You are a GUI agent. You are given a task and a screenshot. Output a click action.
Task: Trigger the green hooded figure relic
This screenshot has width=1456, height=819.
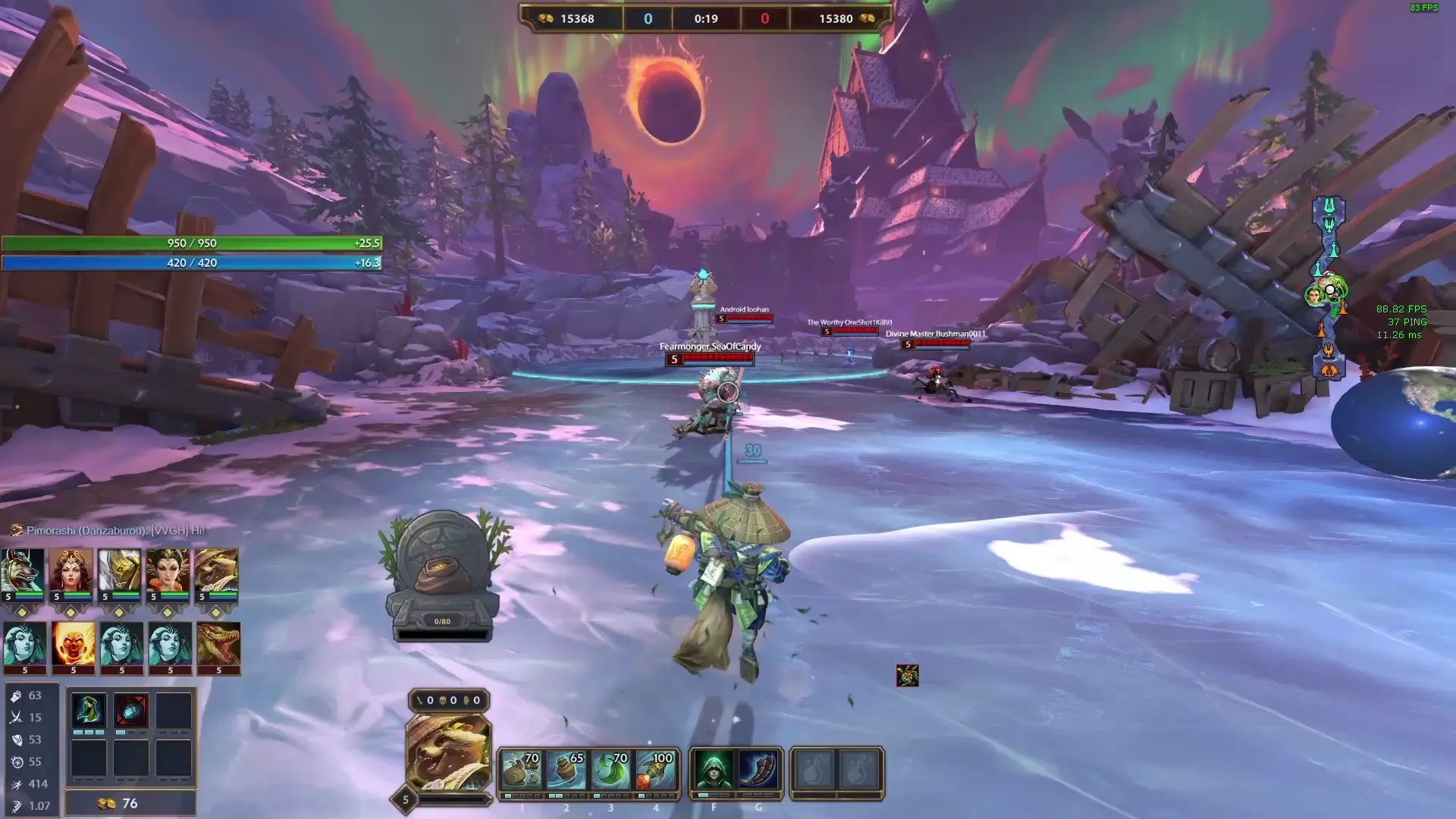(714, 771)
